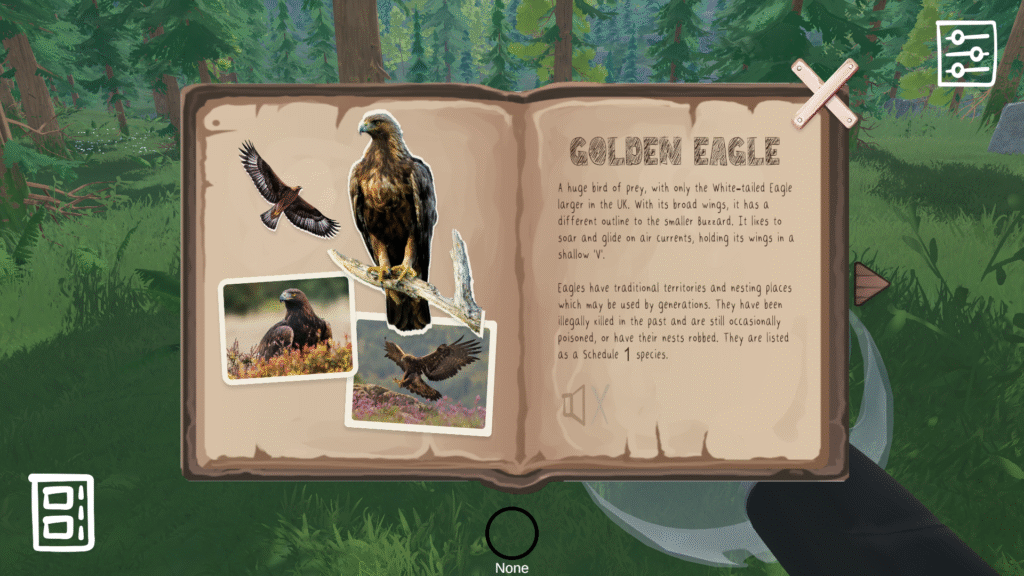Turn to the next journal page
This screenshot has width=1024, height=576.
870,284
